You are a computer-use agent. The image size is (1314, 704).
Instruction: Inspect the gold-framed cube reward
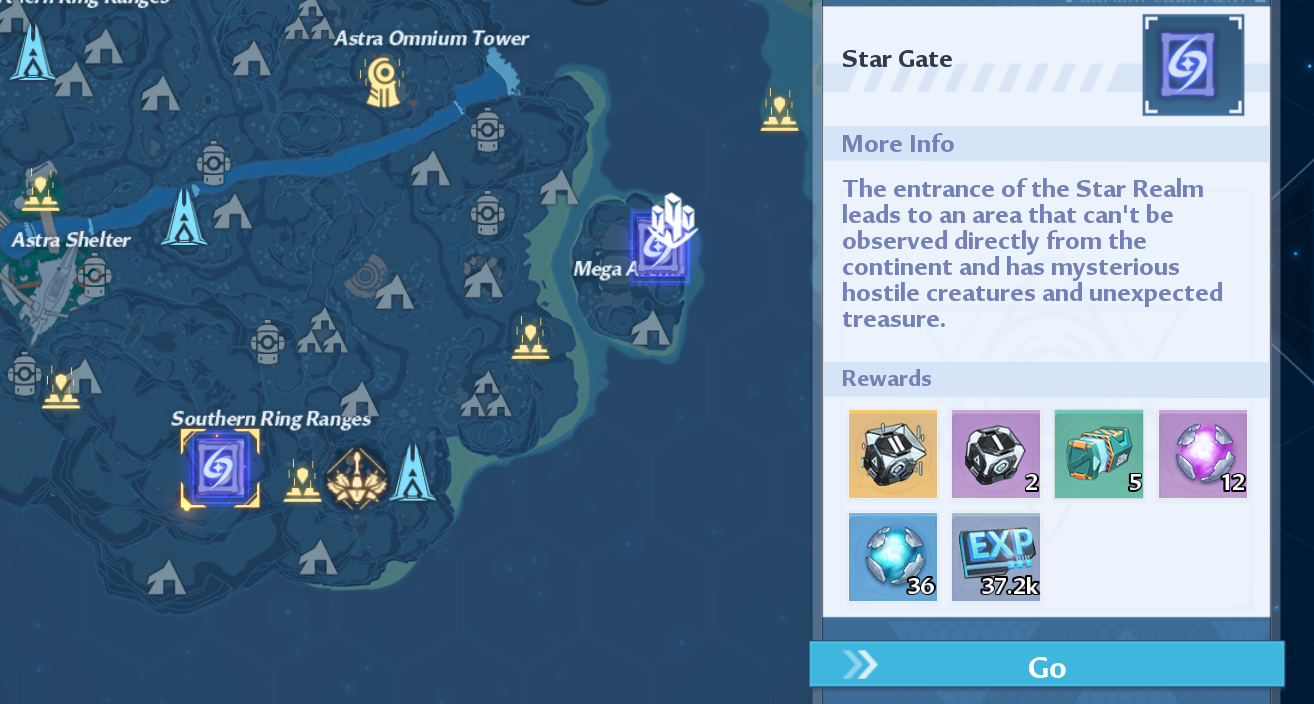coord(892,453)
